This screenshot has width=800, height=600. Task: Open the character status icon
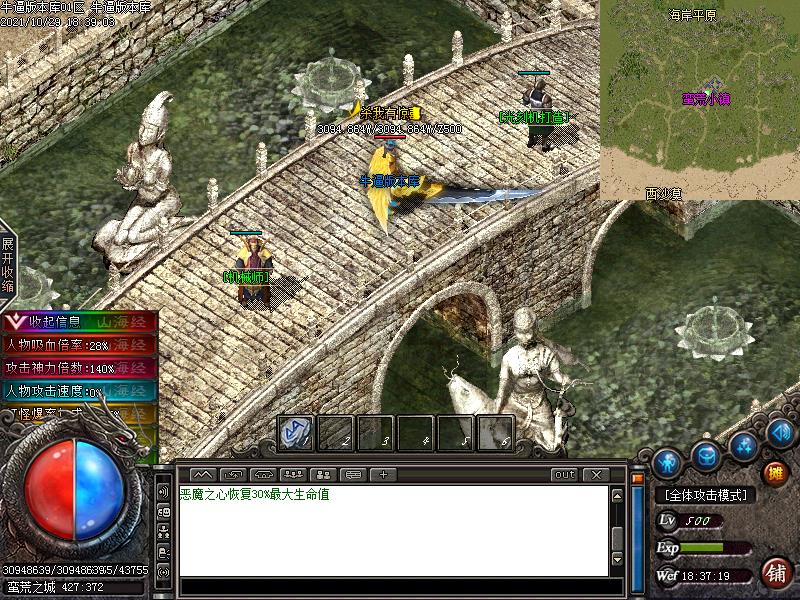click(x=667, y=462)
